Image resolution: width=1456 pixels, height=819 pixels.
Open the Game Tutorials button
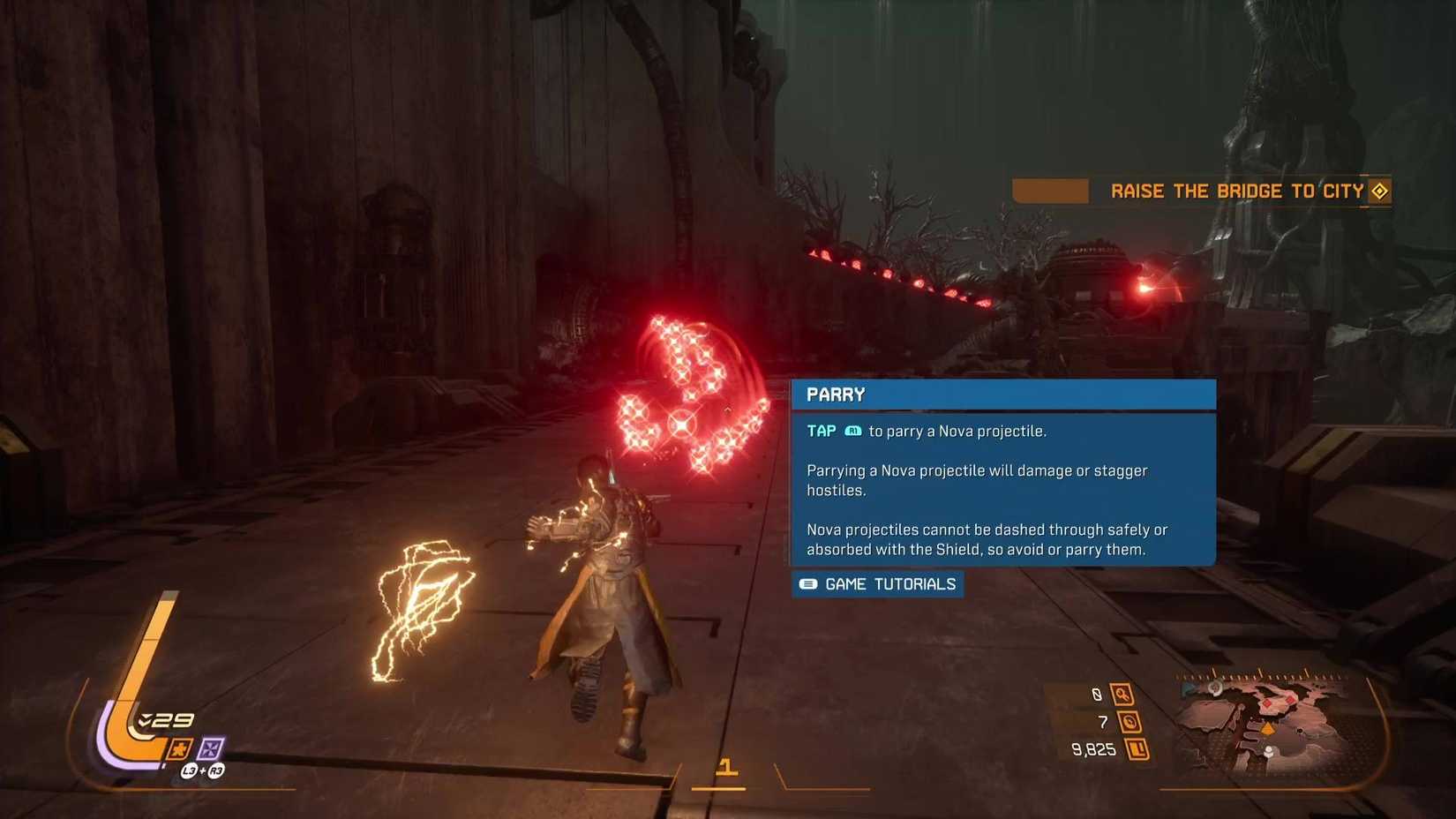coord(878,584)
